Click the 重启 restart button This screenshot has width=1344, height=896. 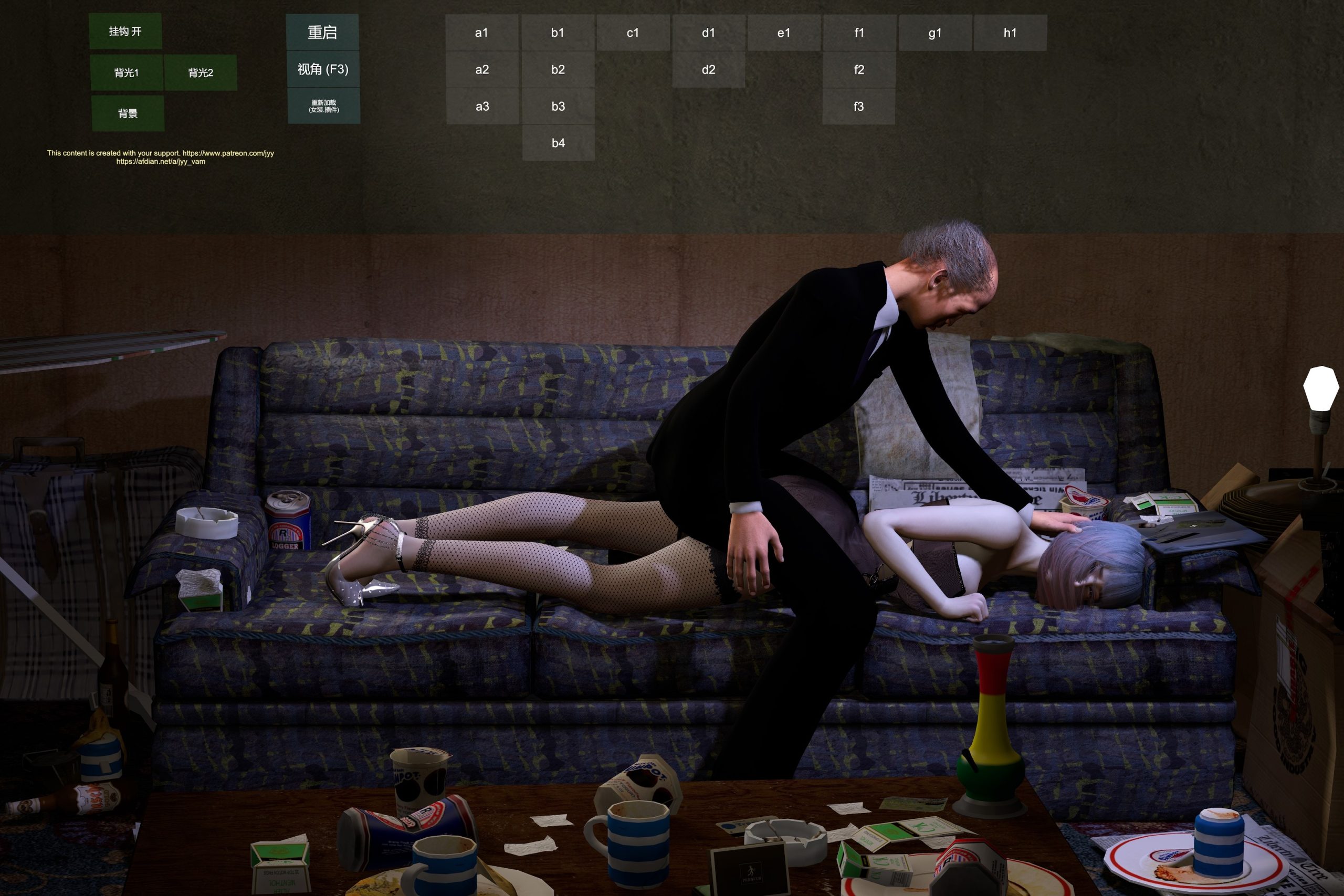point(322,33)
